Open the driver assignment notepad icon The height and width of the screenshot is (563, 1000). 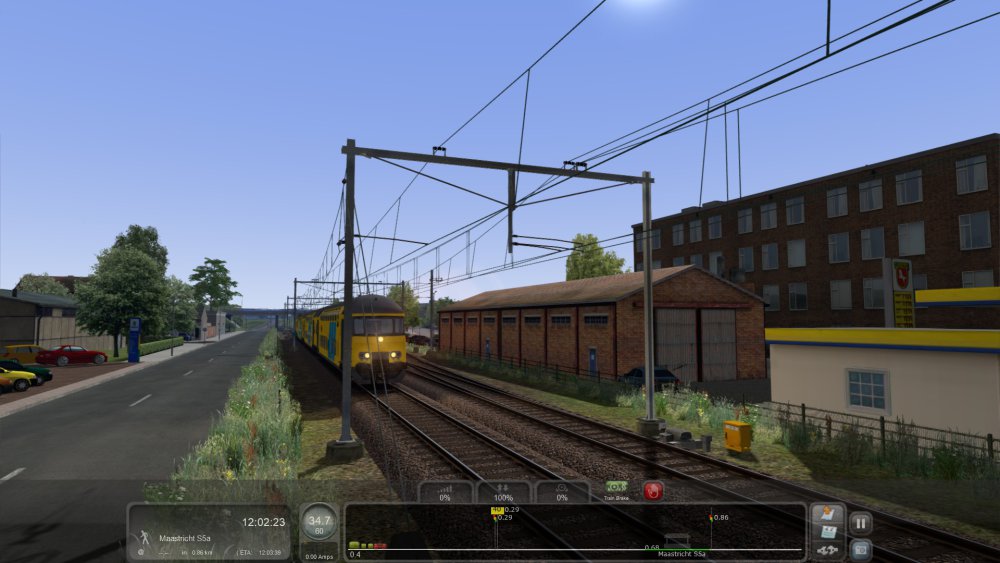[827, 514]
